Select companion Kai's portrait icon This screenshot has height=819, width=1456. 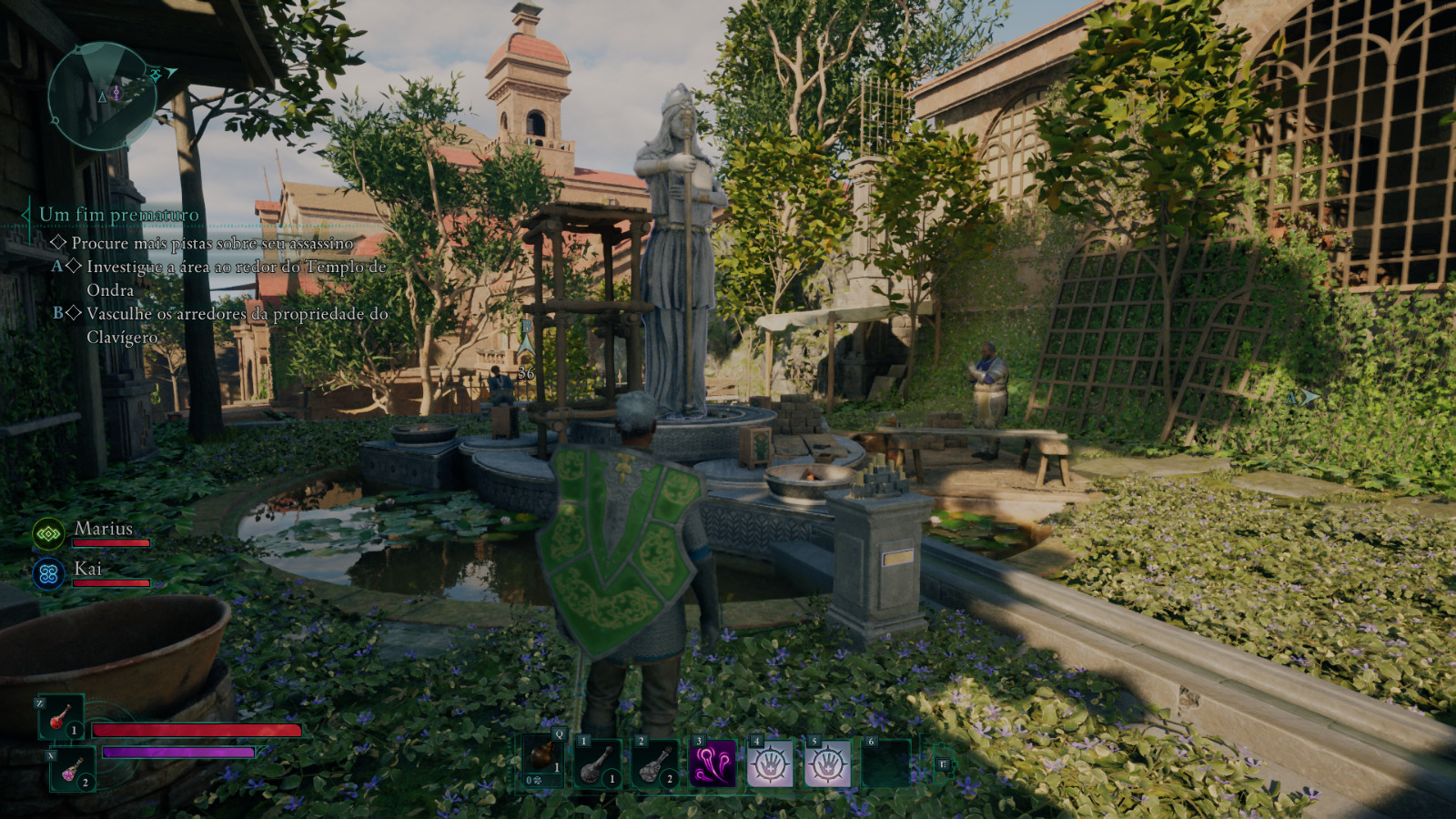click(x=48, y=574)
